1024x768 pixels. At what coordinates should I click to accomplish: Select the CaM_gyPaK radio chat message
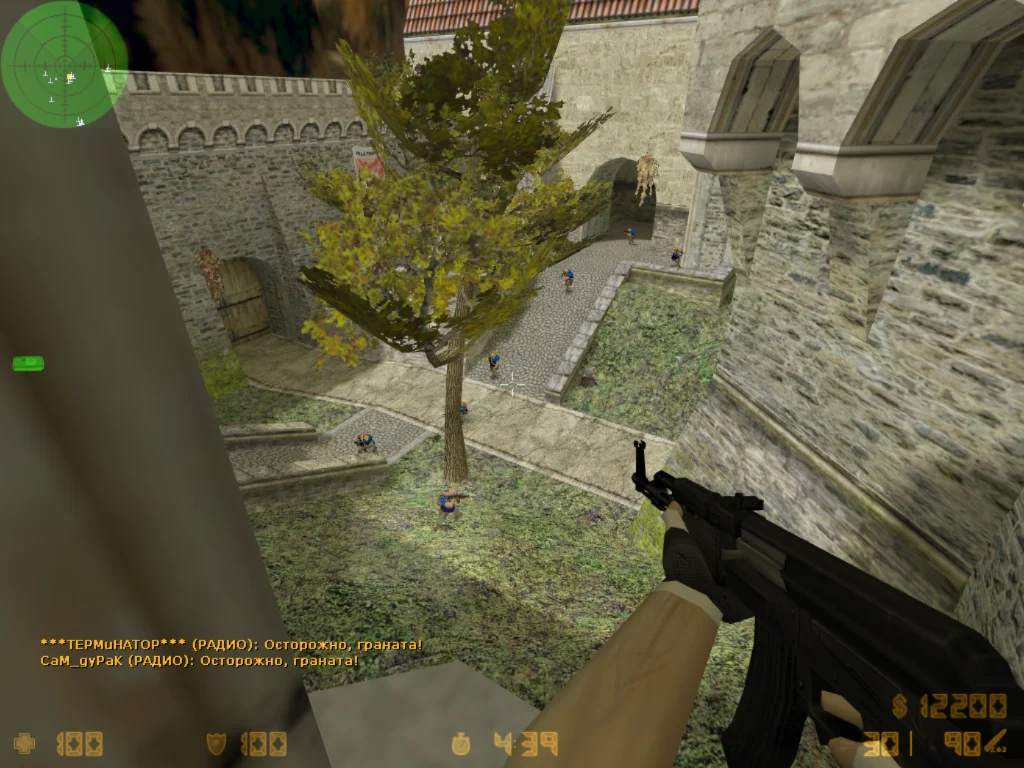199,660
